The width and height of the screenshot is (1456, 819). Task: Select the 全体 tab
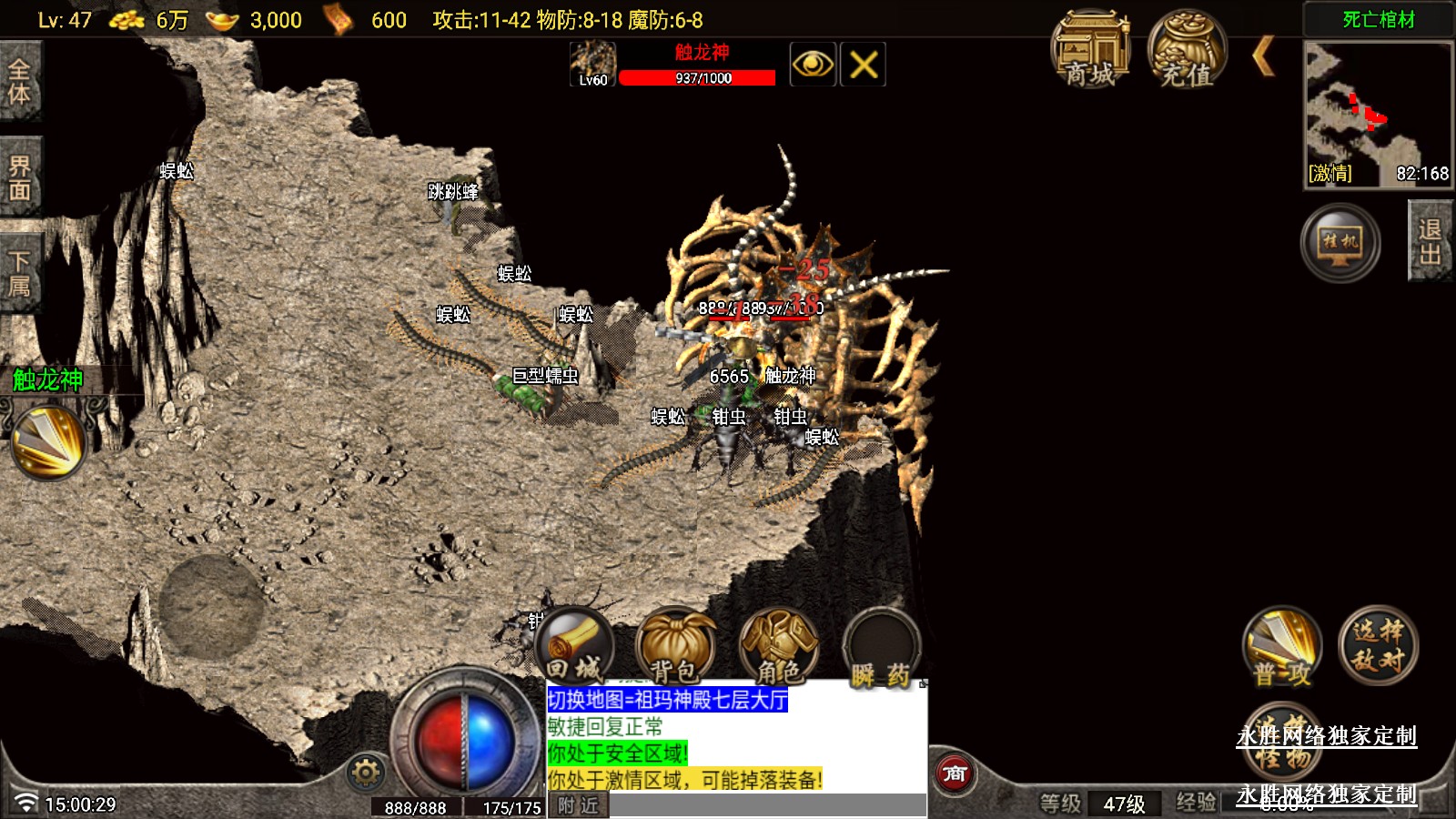(20, 82)
